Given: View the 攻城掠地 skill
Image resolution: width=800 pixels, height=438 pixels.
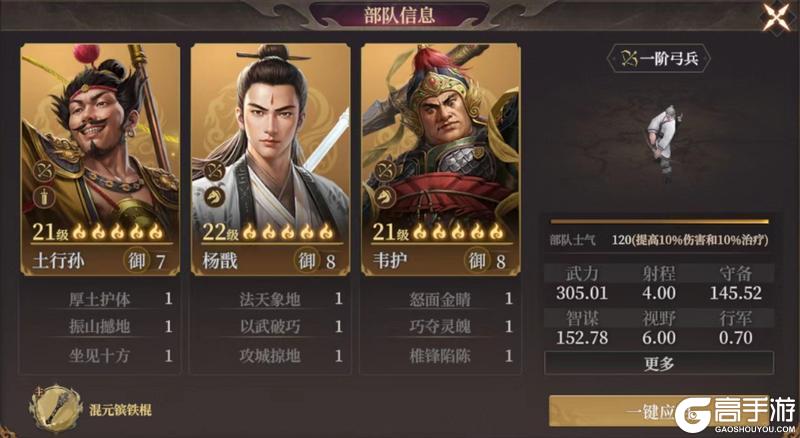Looking at the screenshot, I should pyautogui.click(x=270, y=355).
